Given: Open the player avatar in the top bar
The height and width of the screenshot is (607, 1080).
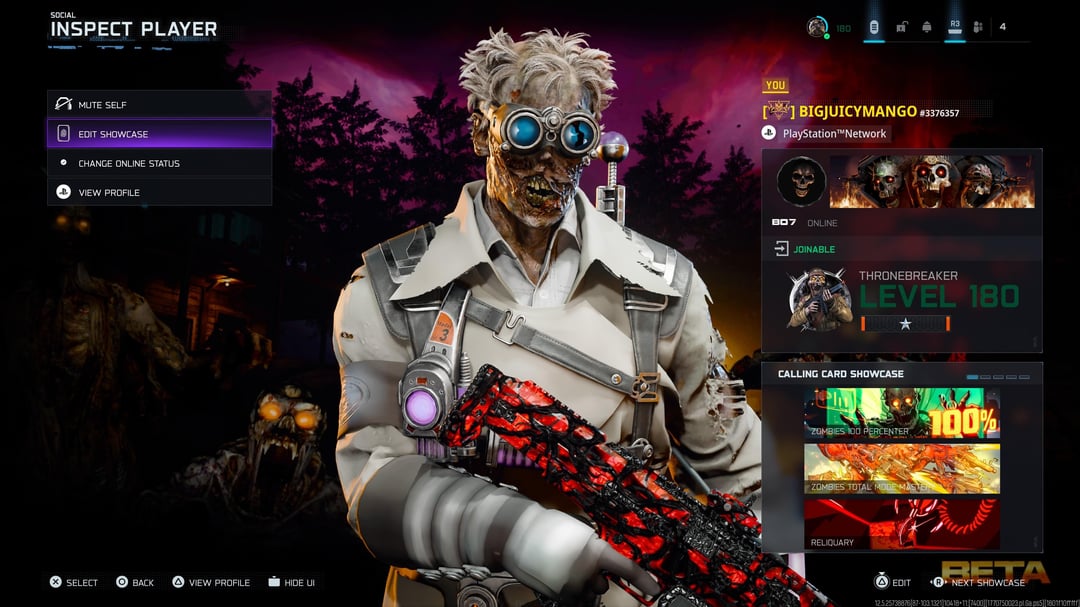Looking at the screenshot, I should point(817,27).
